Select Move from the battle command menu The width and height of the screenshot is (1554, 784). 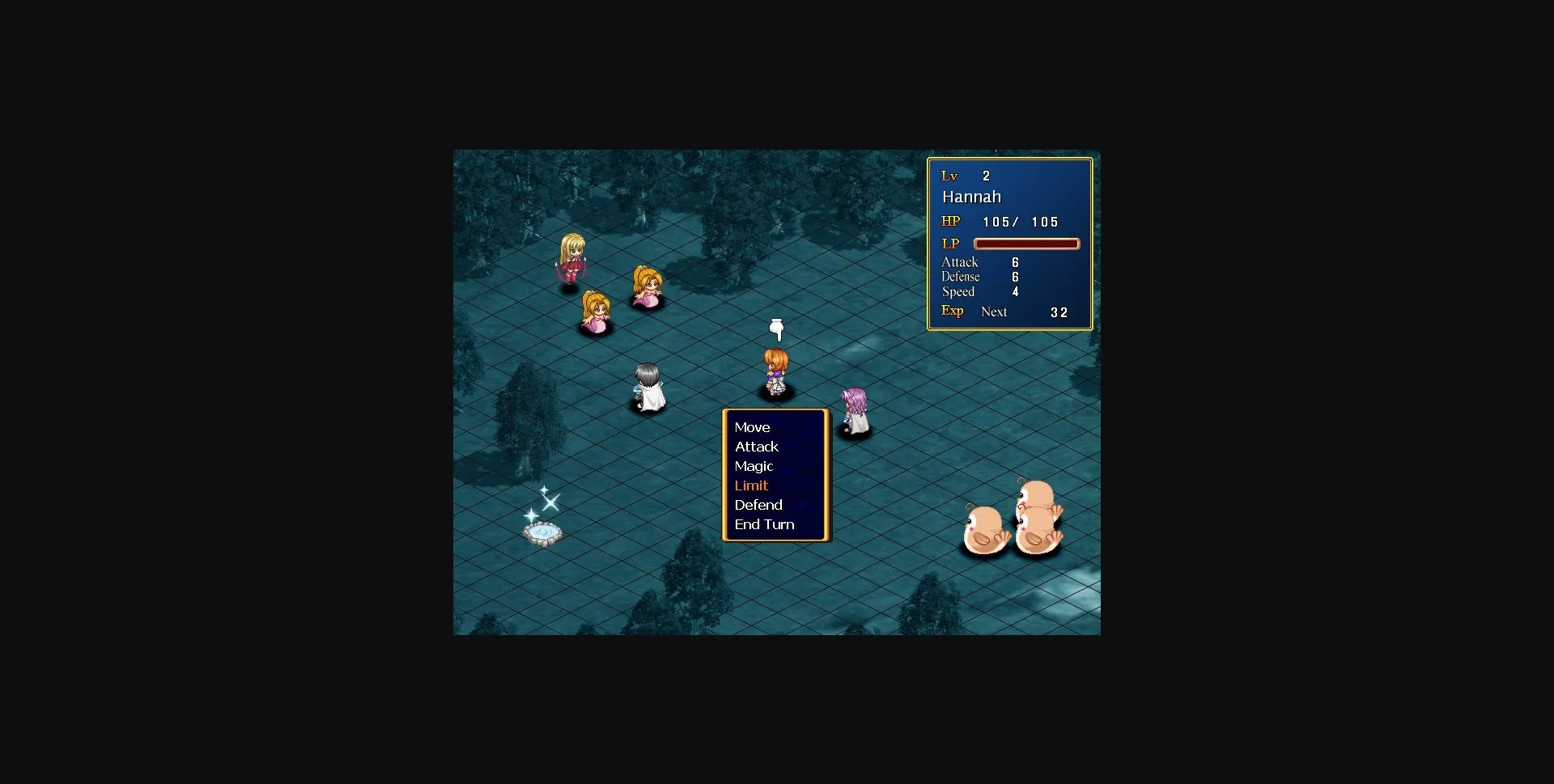coord(752,427)
